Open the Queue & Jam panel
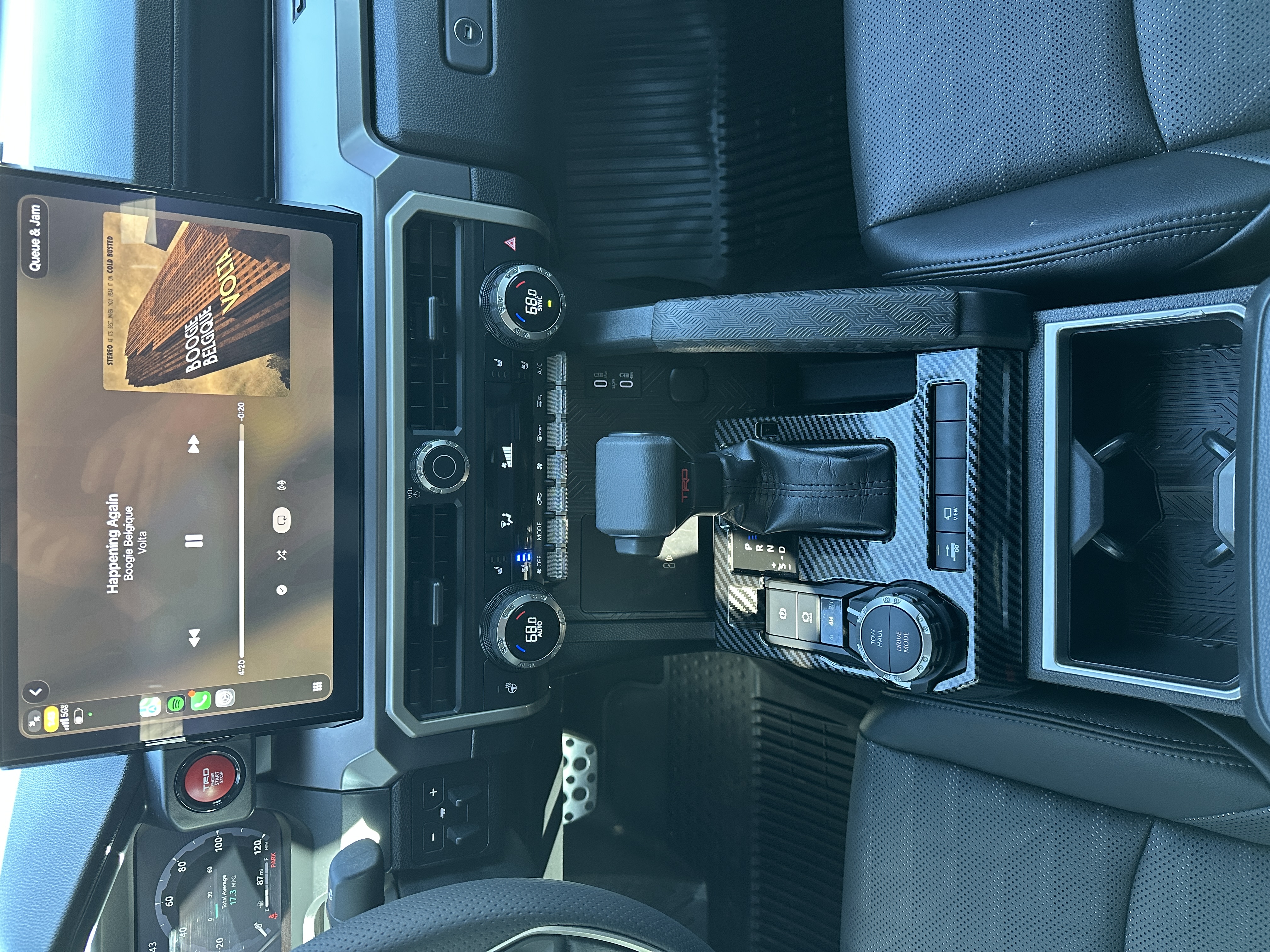Viewport: 1270px width, 952px height. pyautogui.click(x=35, y=238)
